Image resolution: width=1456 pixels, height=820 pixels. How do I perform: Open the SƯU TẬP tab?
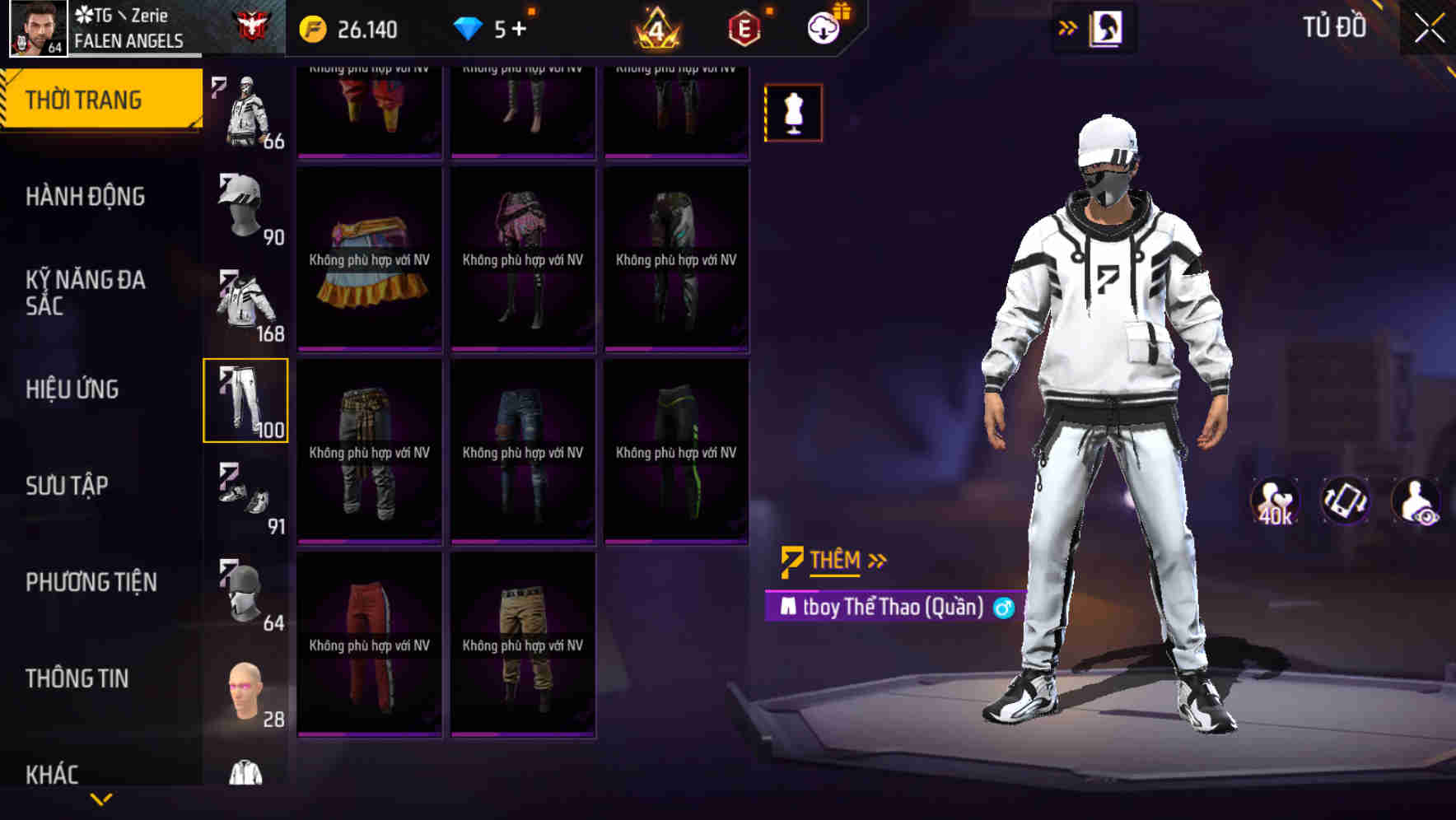point(70,487)
